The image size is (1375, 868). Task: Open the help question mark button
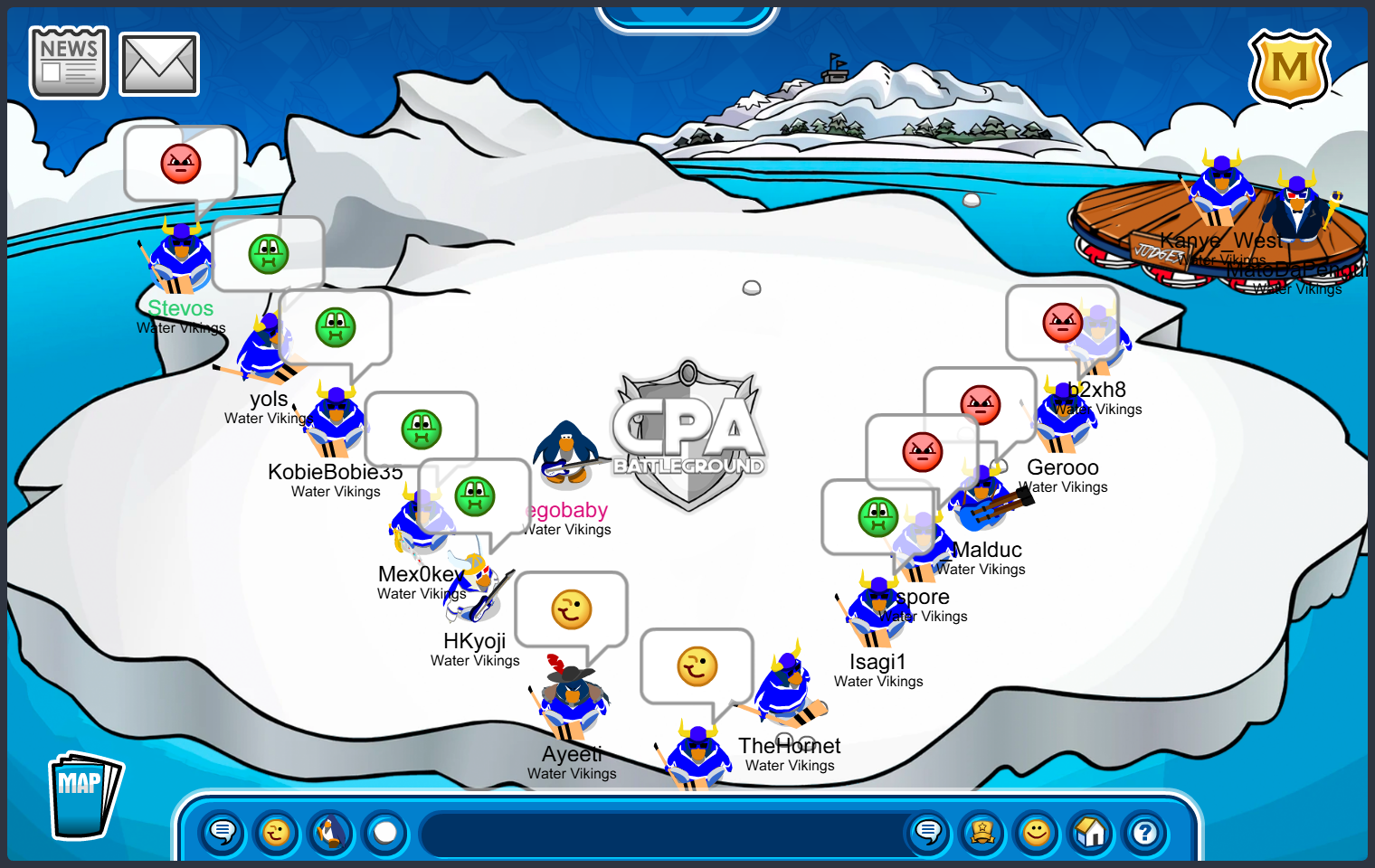[x=1145, y=832]
